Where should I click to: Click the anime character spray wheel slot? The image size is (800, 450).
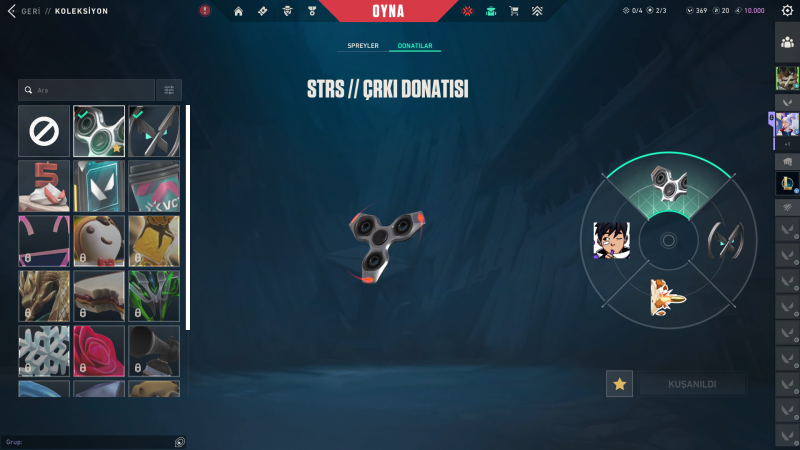coord(610,241)
